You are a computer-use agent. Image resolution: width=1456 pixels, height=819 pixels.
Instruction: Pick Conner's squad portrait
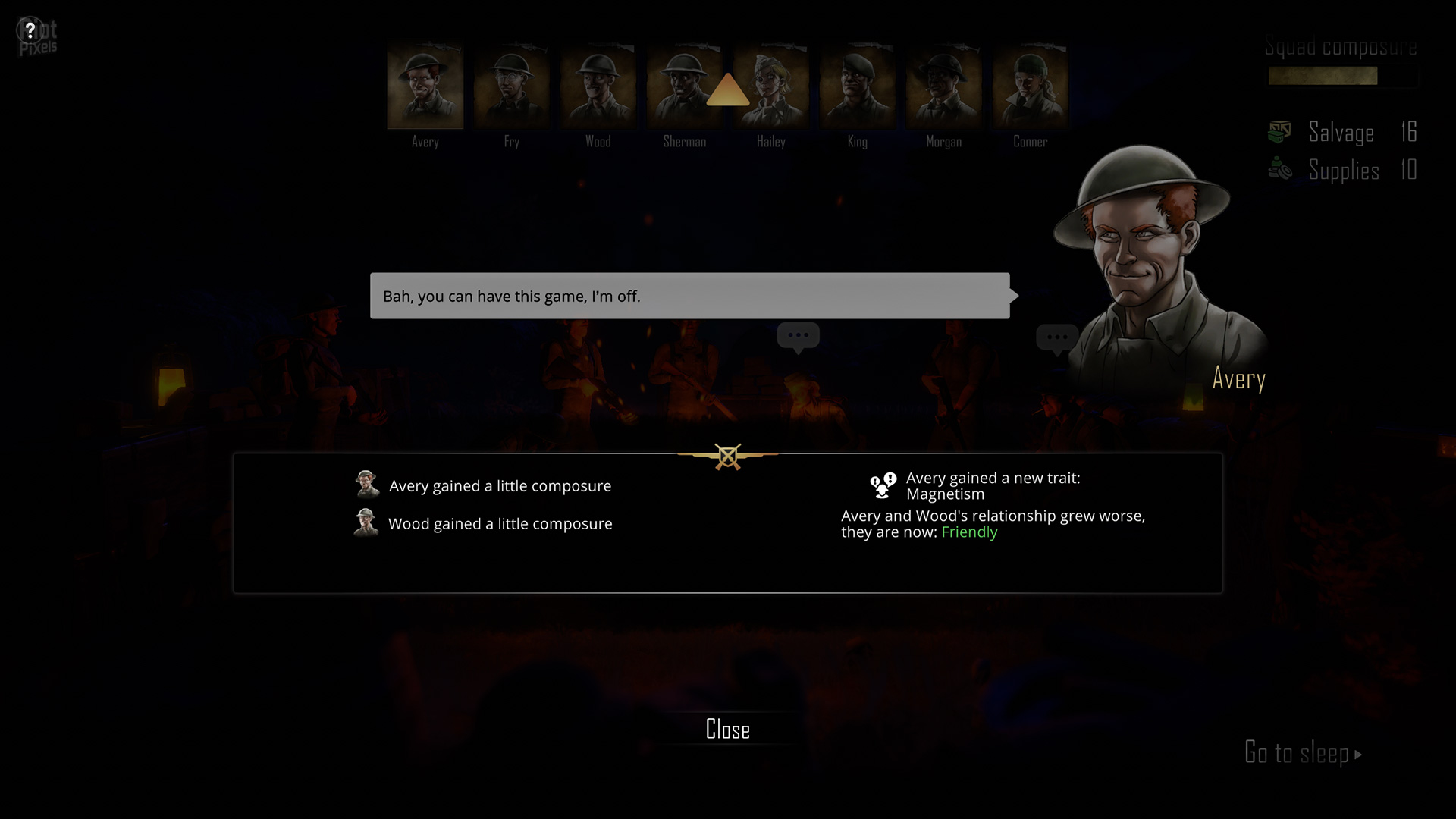point(1031,87)
